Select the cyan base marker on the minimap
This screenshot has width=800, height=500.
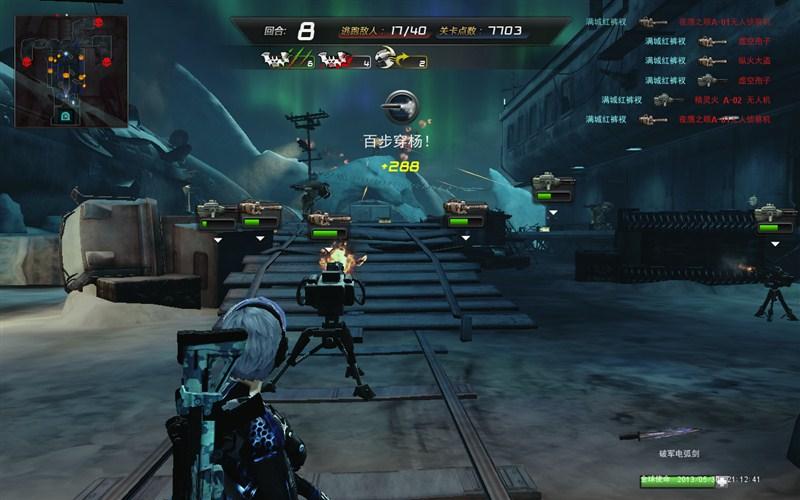66,116
